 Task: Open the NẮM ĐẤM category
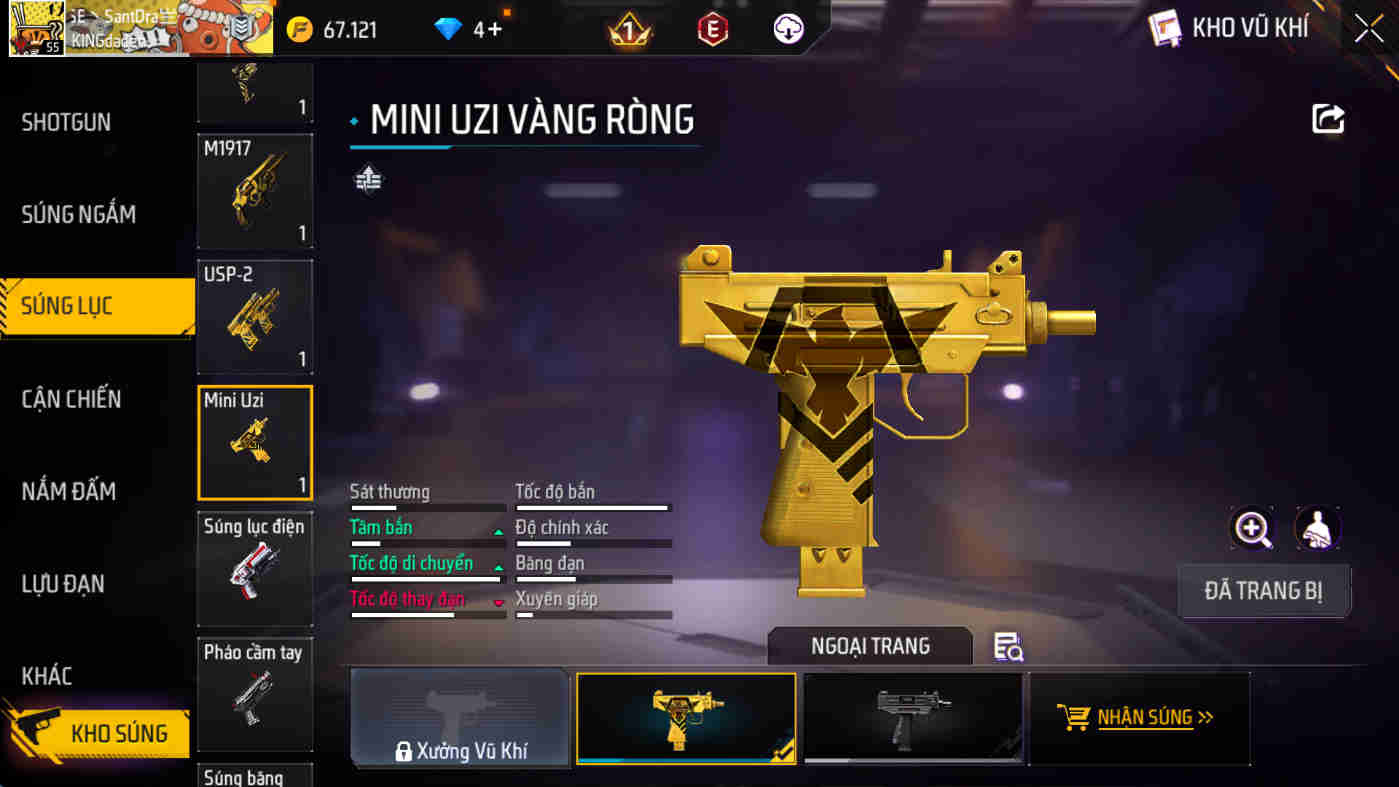point(68,491)
